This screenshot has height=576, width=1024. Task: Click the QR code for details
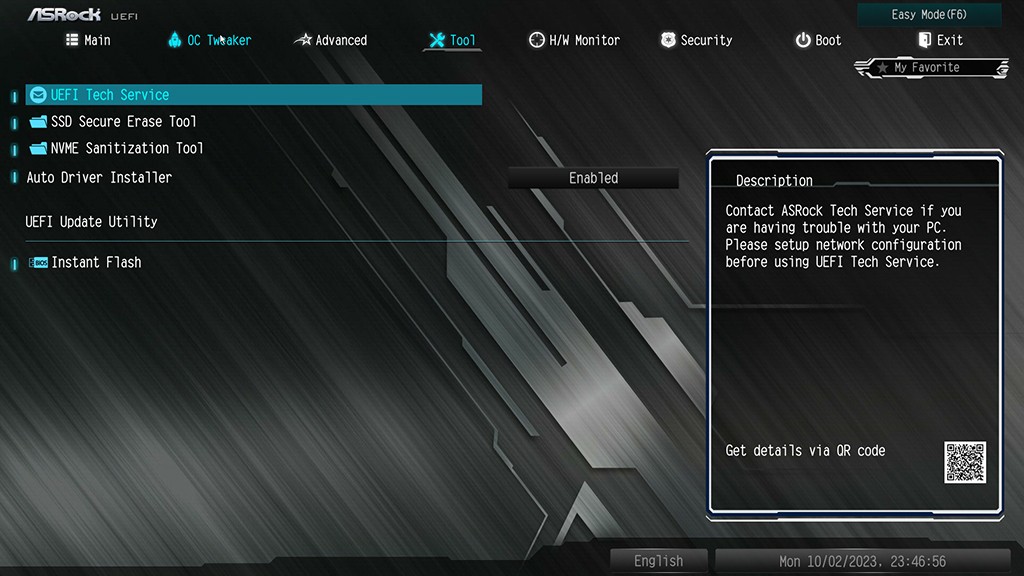click(x=965, y=462)
